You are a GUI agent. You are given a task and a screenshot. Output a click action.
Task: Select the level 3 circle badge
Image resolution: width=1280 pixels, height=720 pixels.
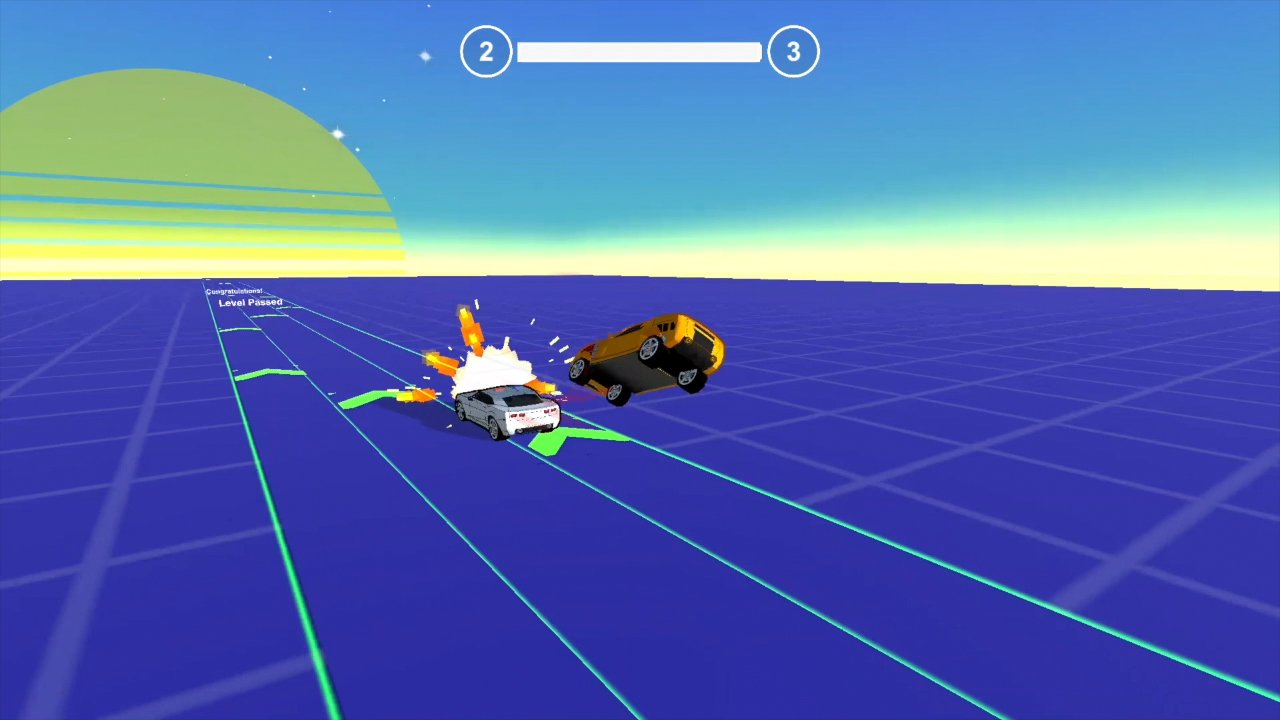(x=794, y=51)
